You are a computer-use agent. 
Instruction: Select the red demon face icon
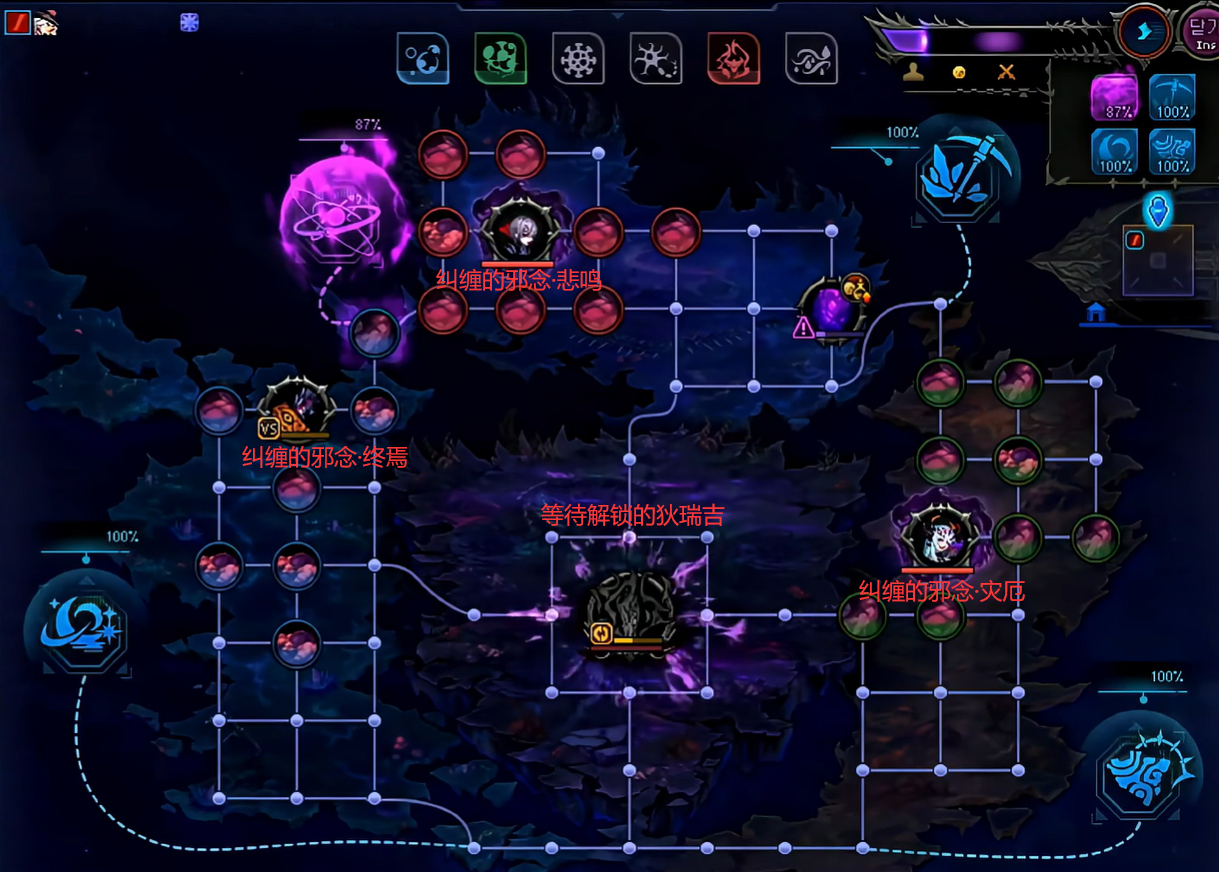pos(733,58)
